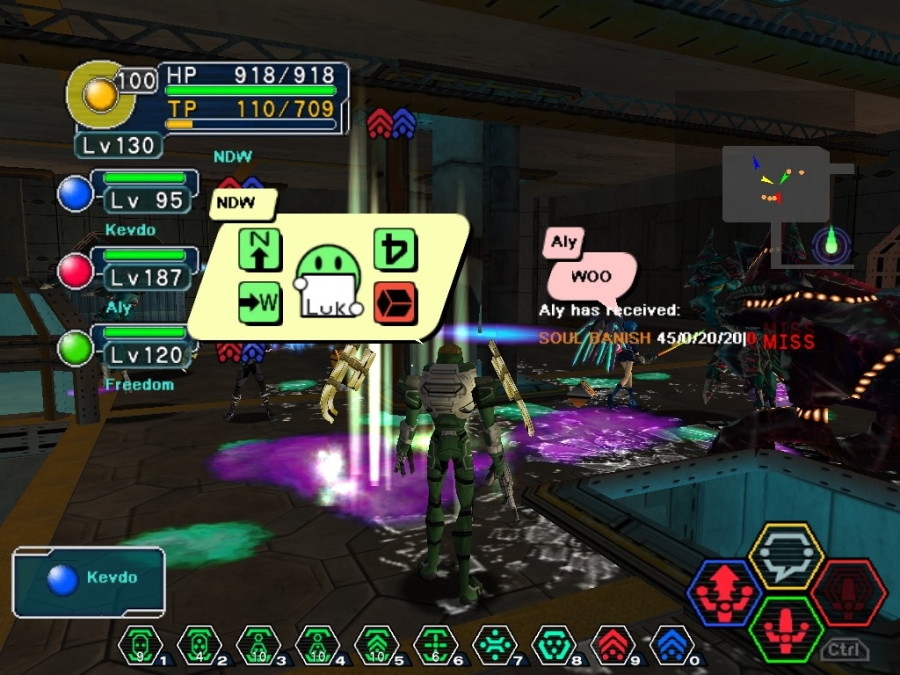Image resolution: width=900 pixels, height=675 pixels.
Task: Open the chat bubble action in yellow hexagon
Action: 786,557
